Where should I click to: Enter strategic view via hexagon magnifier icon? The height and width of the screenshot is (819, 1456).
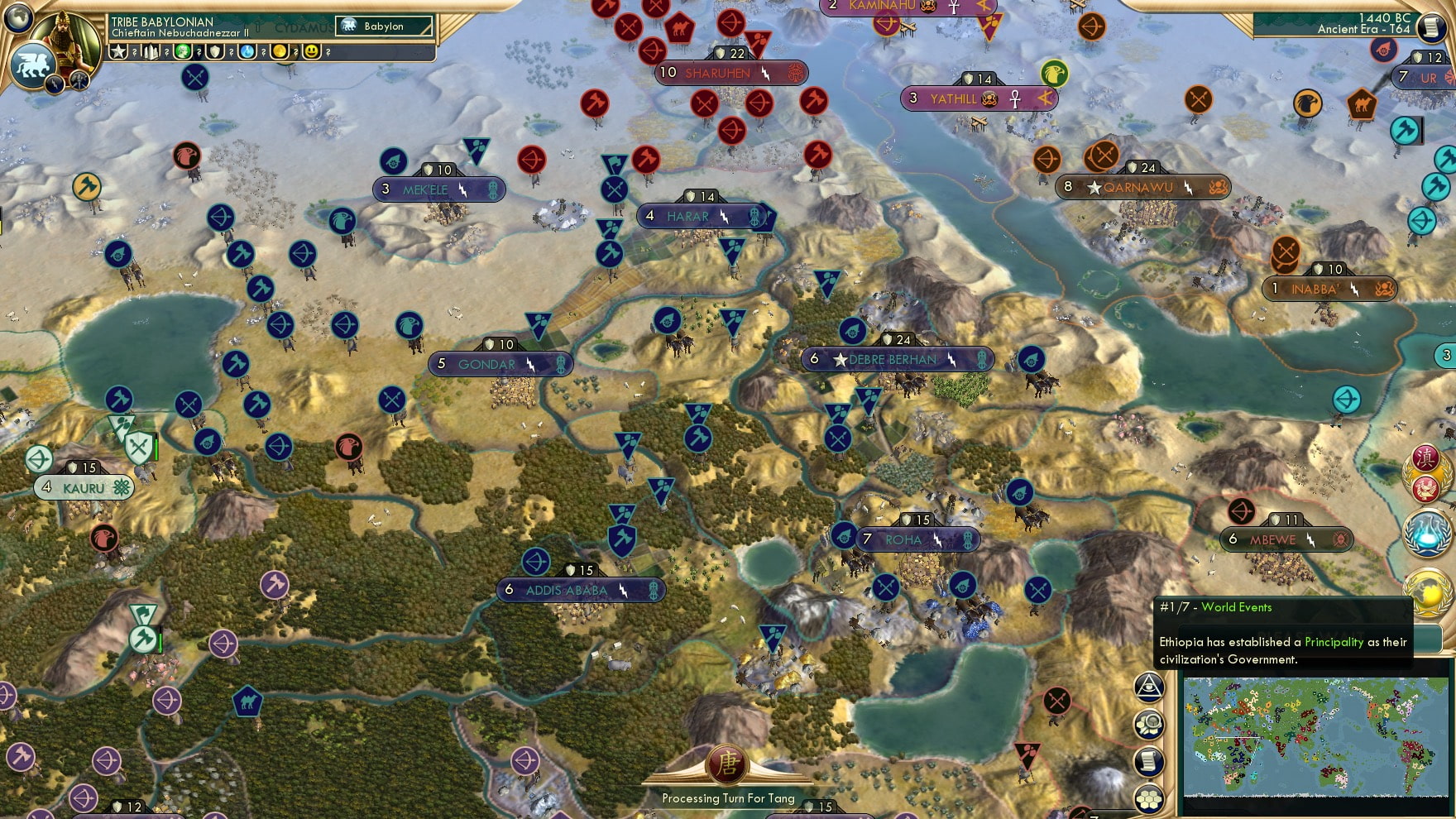pos(1149,724)
